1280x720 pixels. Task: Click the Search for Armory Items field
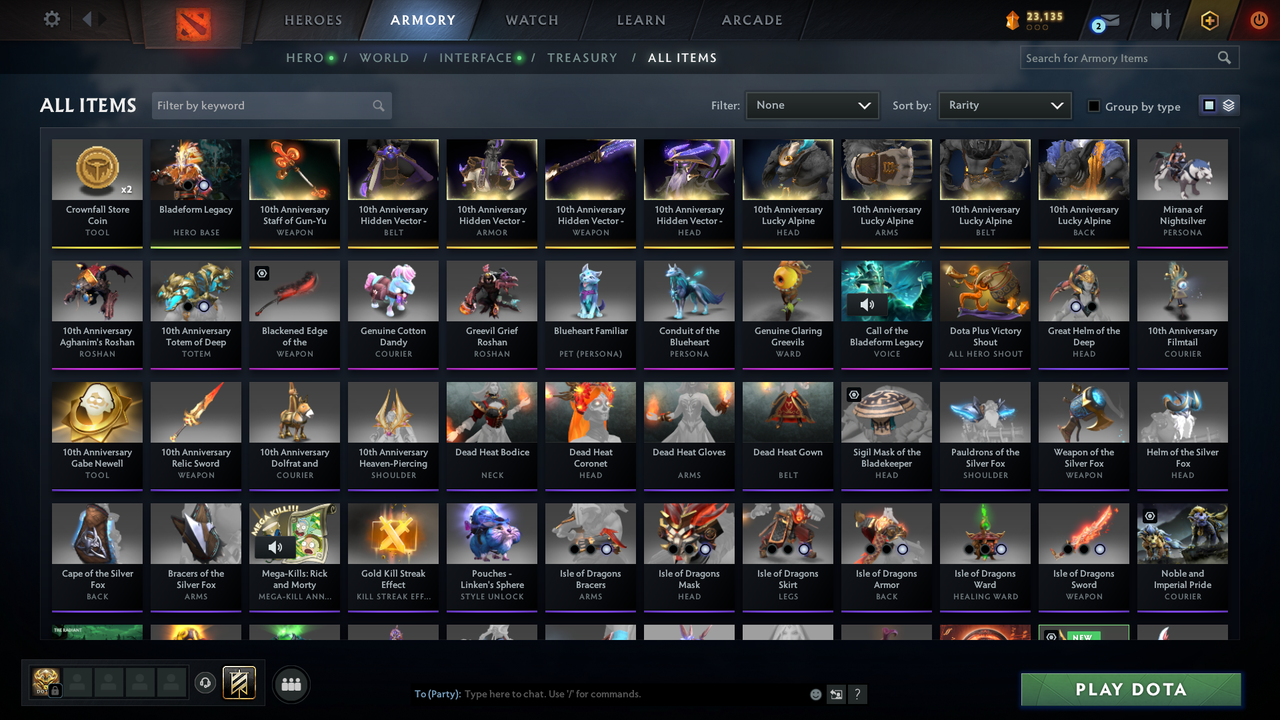click(x=1120, y=57)
